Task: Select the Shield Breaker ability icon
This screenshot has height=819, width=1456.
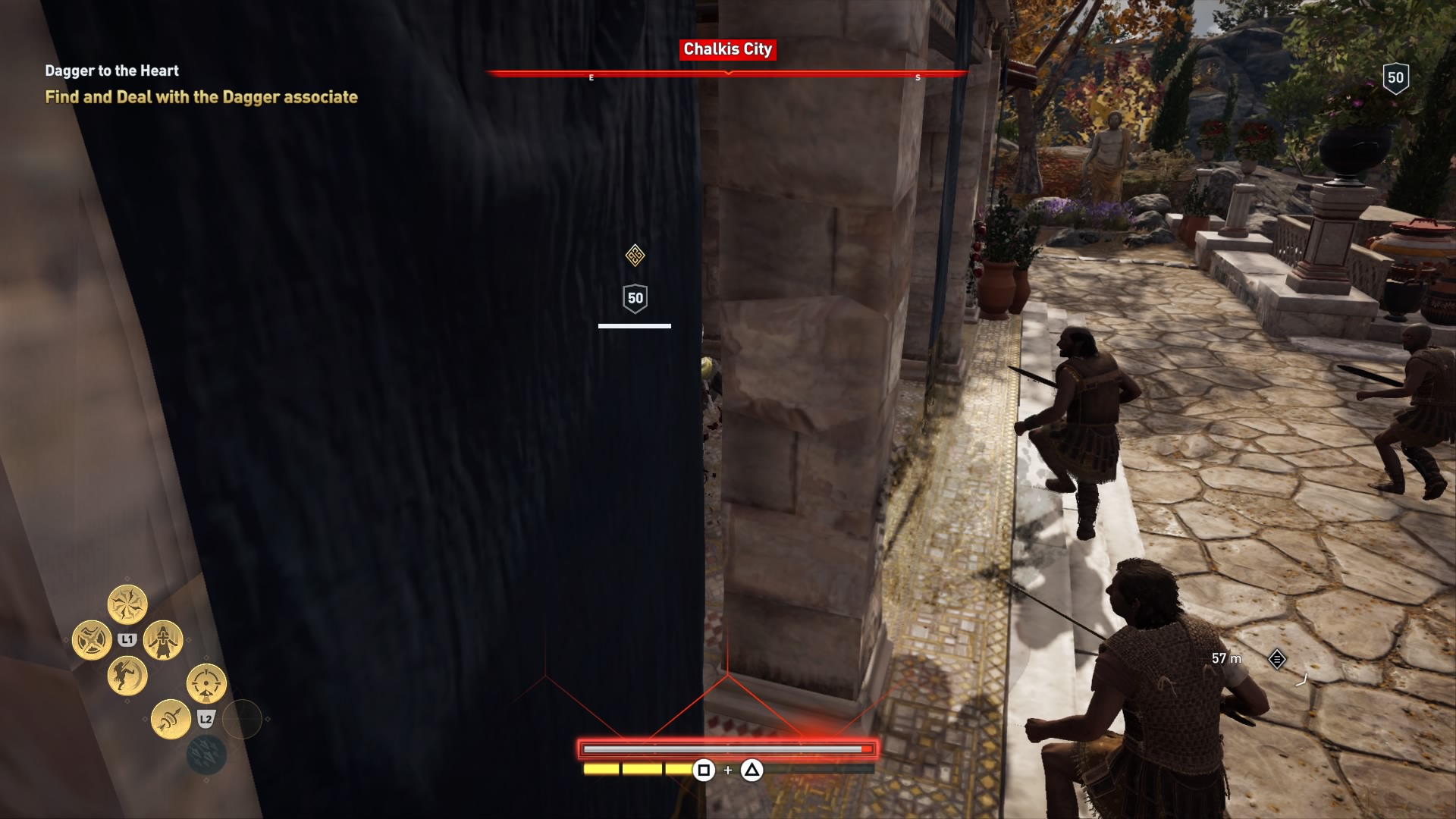Action: tap(92, 639)
